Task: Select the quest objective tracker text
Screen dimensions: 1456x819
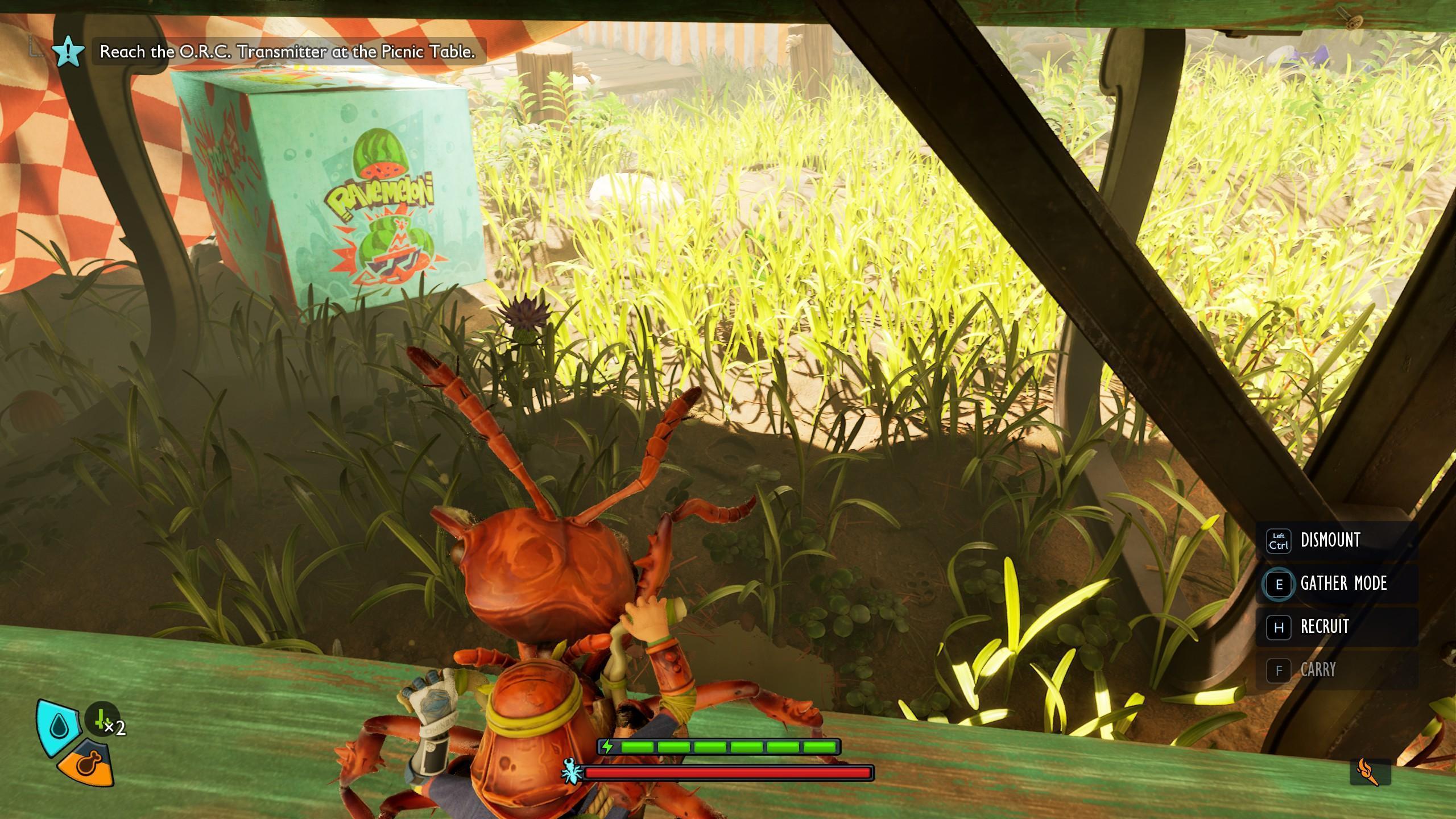Action: [287, 52]
